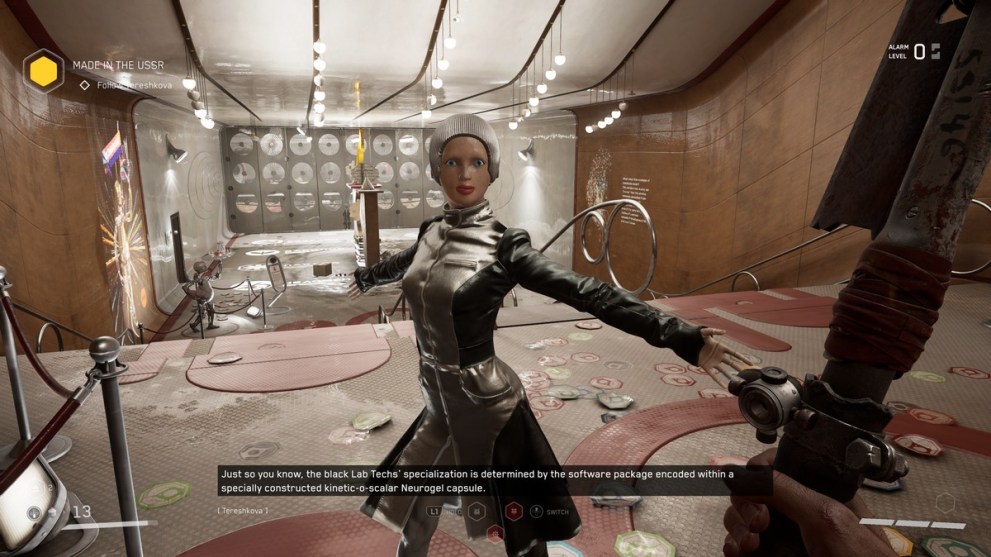991x557 pixels.
Task: Select the yellow hexagon quest icon
Action: point(43,71)
